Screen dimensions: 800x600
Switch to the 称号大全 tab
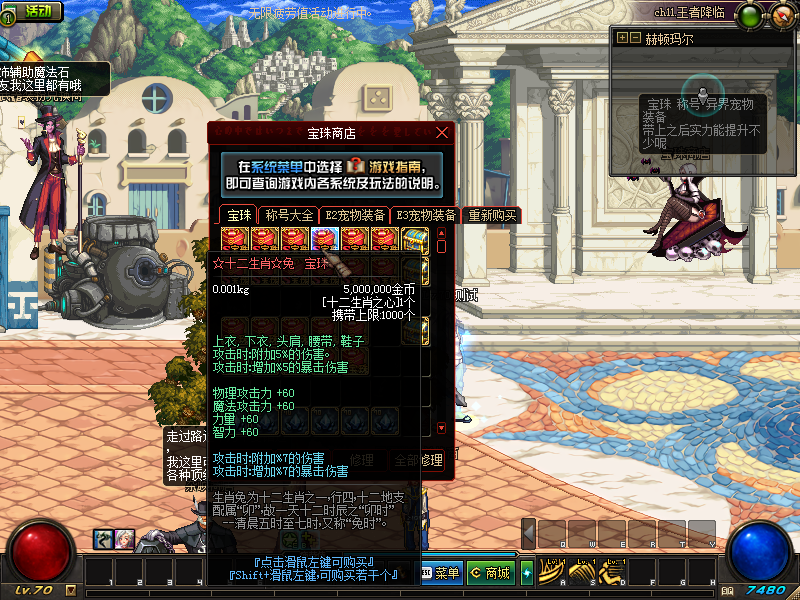tap(289, 215)
